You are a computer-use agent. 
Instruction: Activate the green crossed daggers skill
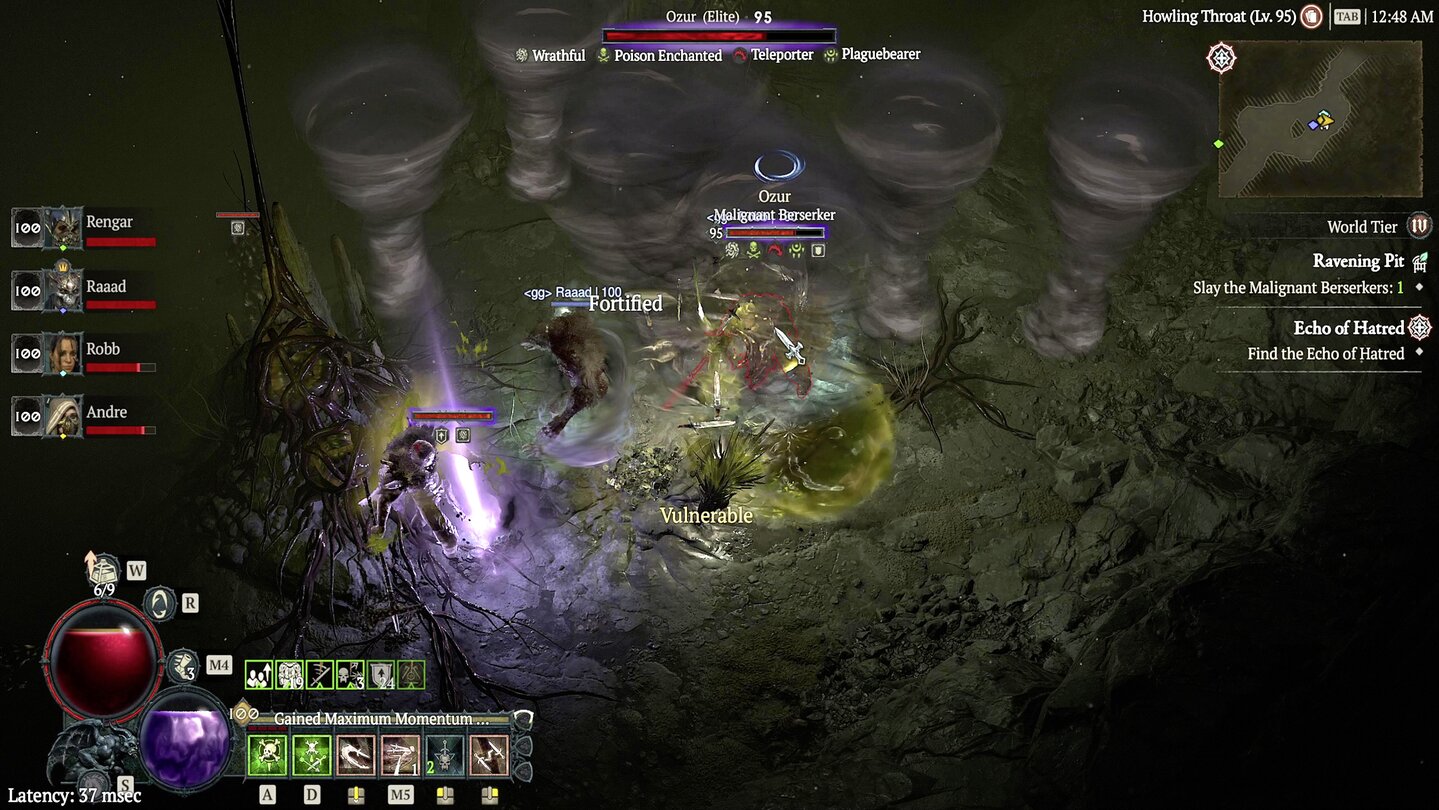pyautogui.click(x=312, y=756)
